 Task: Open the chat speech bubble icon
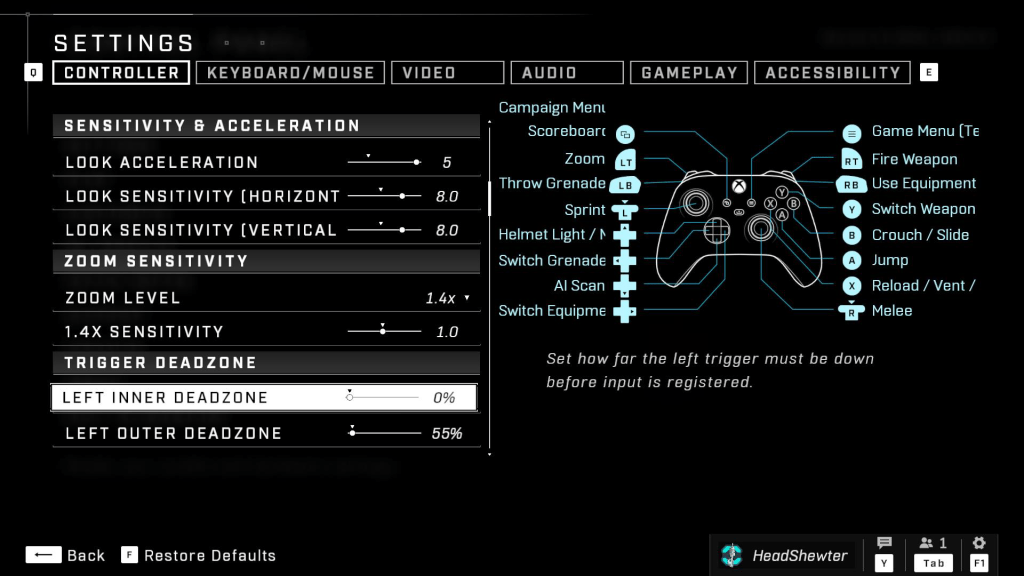[x=884, y=543]
